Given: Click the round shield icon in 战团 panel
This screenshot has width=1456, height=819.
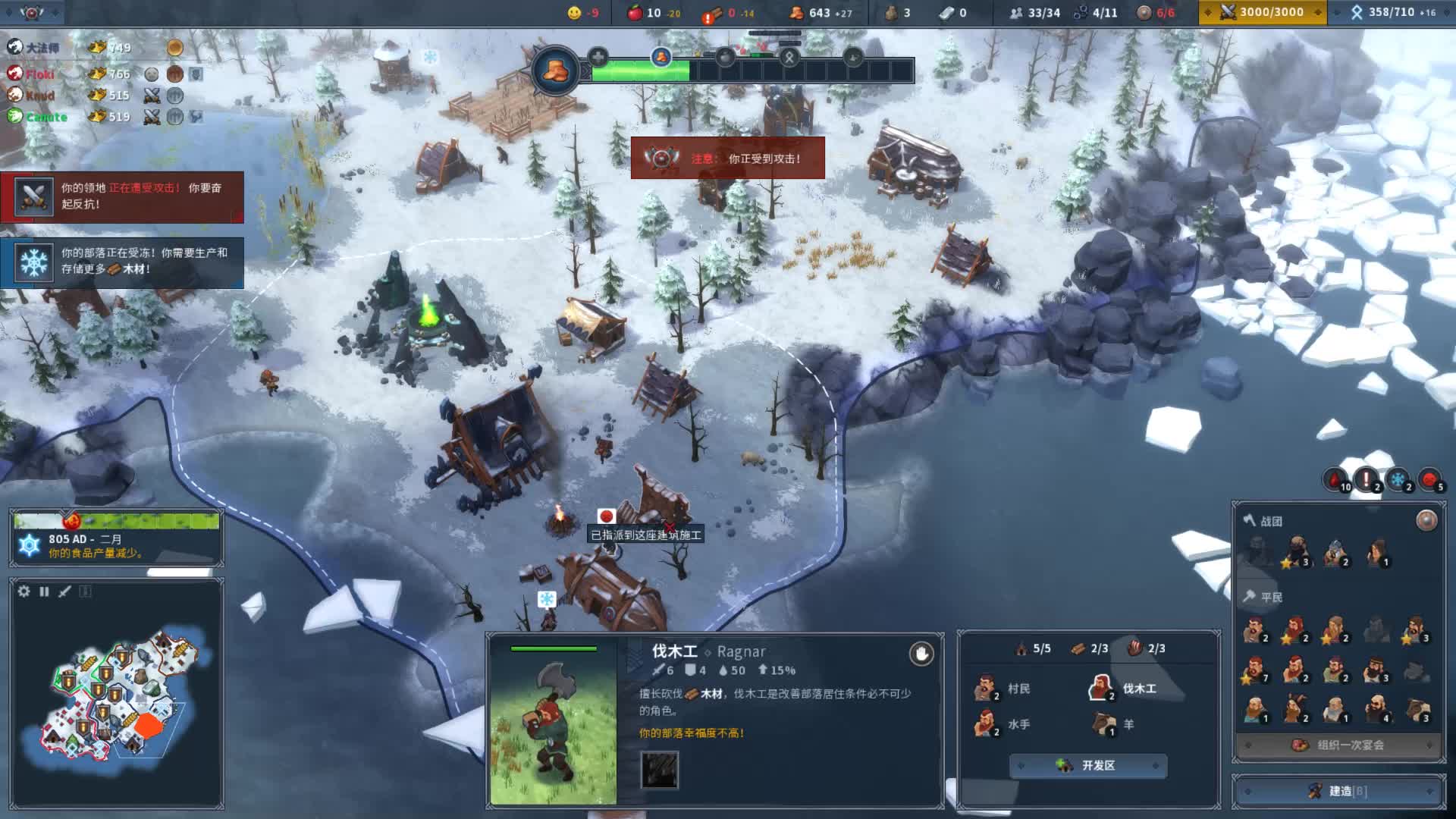Looking at the screenshot, I should coord(1426,520).
